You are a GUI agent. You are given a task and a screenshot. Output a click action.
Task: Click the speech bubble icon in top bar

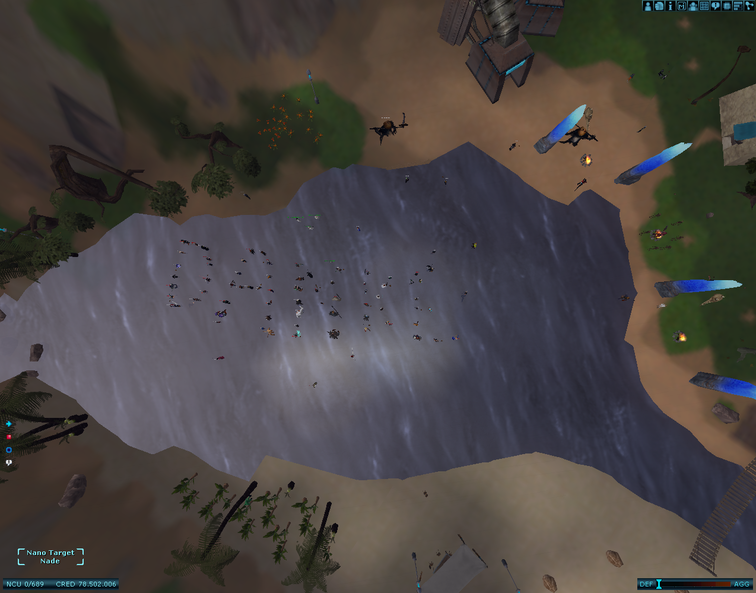(715, 6)
